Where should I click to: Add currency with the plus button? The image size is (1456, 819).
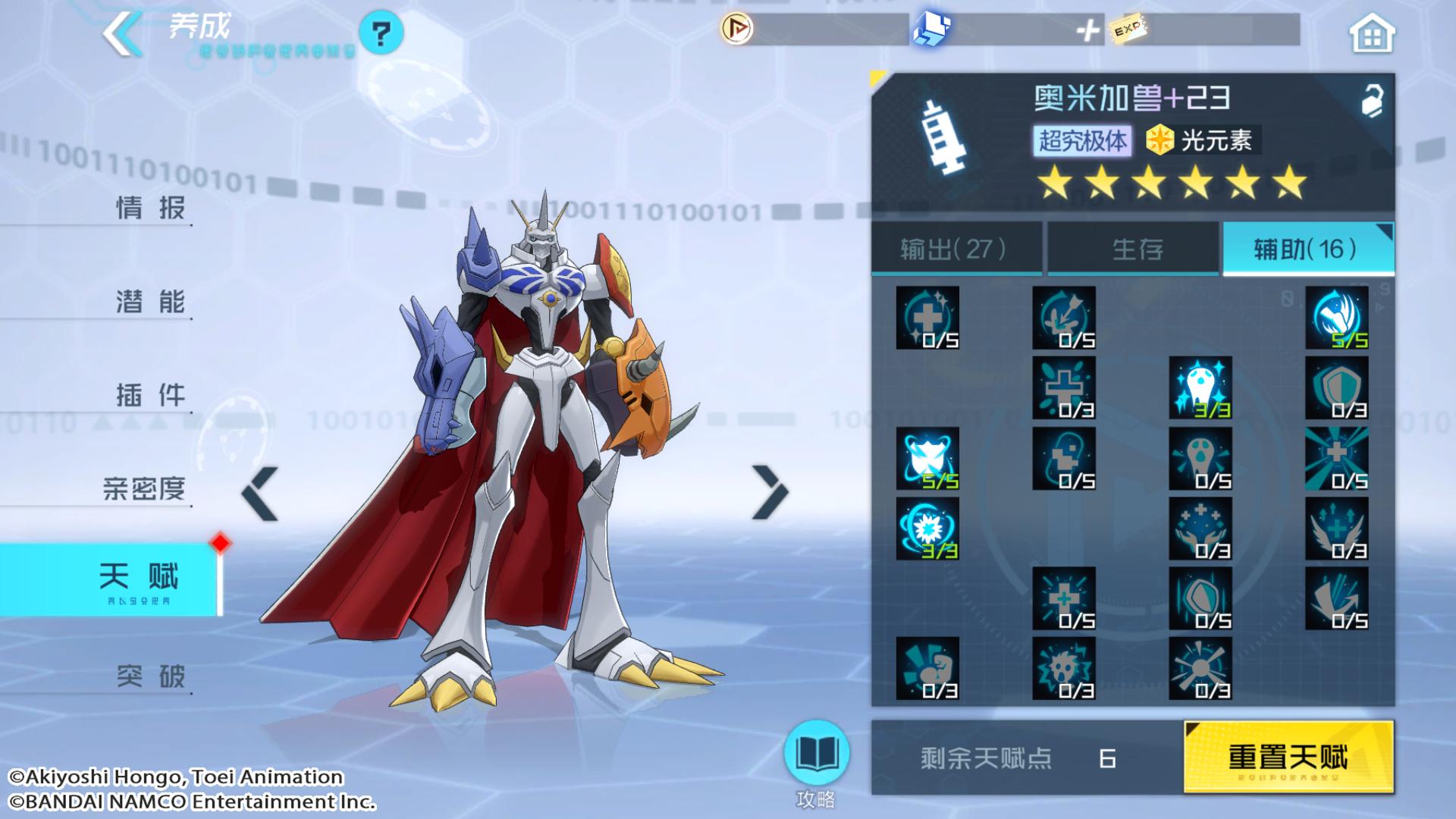(x=1087, y=31)
